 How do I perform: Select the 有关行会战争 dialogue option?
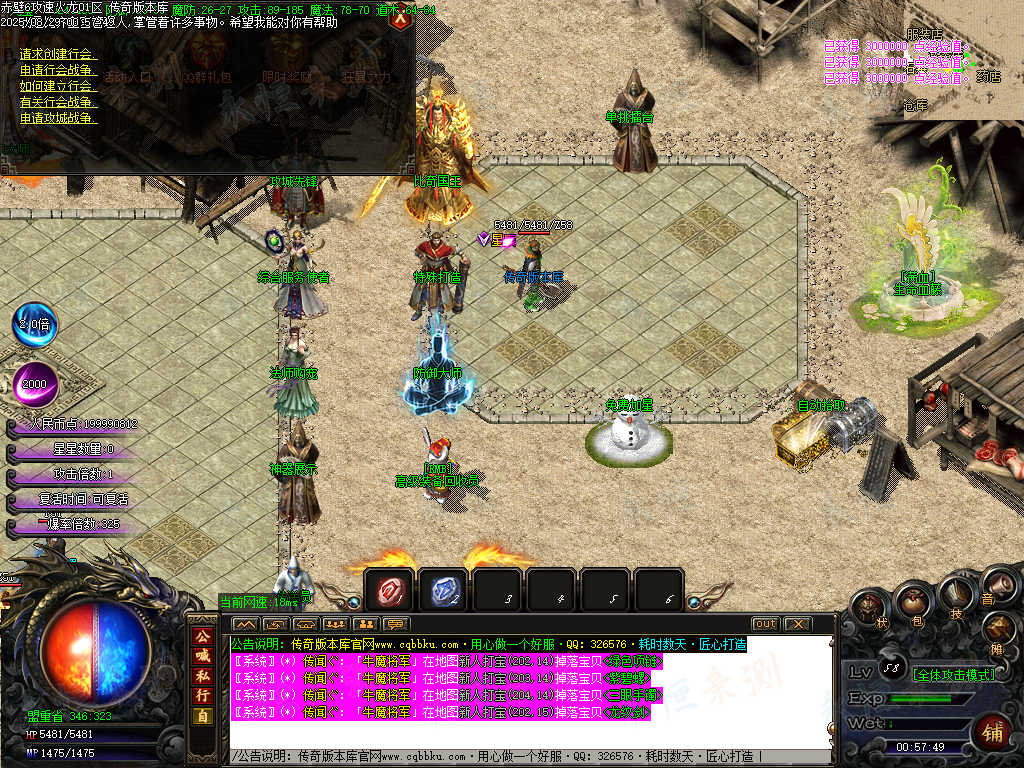pyautogui.click(x=58, y=102)
